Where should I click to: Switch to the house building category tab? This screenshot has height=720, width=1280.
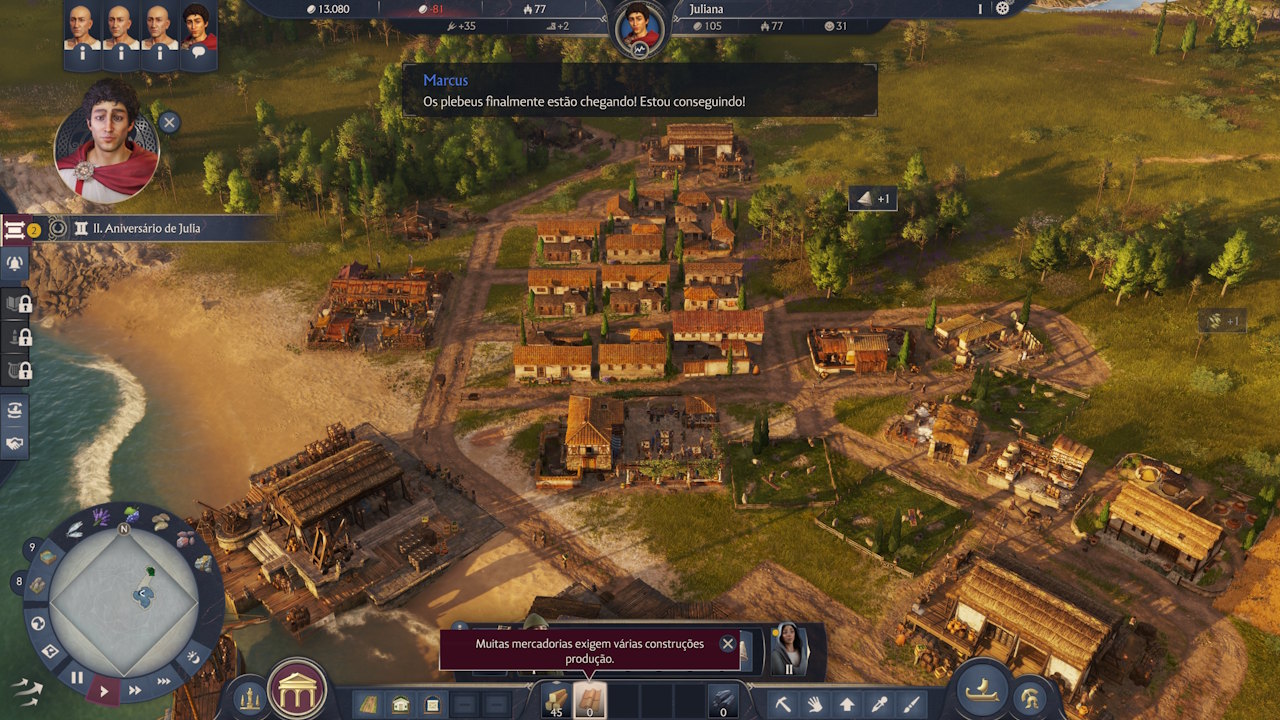(400, 703)
